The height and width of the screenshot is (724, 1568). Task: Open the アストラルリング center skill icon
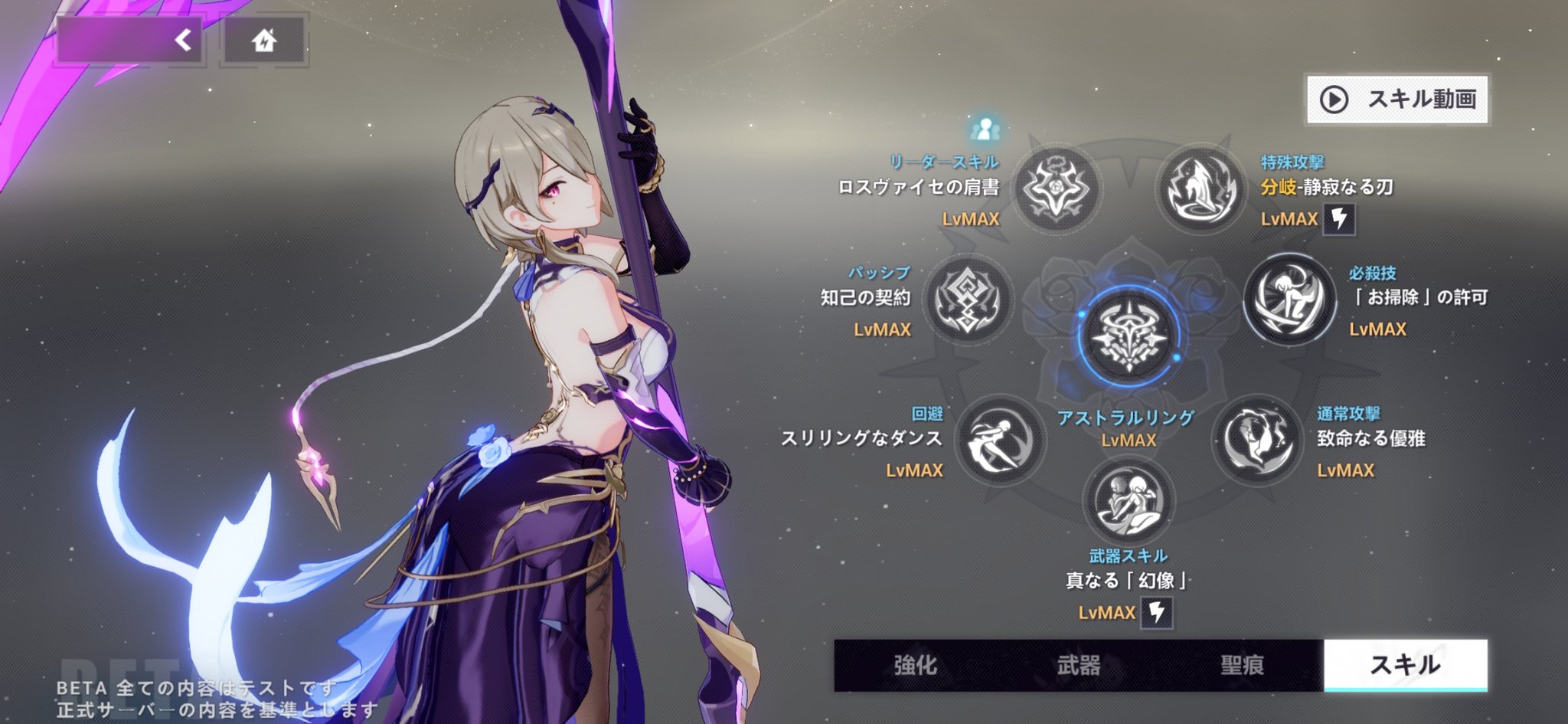[1129, 337]
